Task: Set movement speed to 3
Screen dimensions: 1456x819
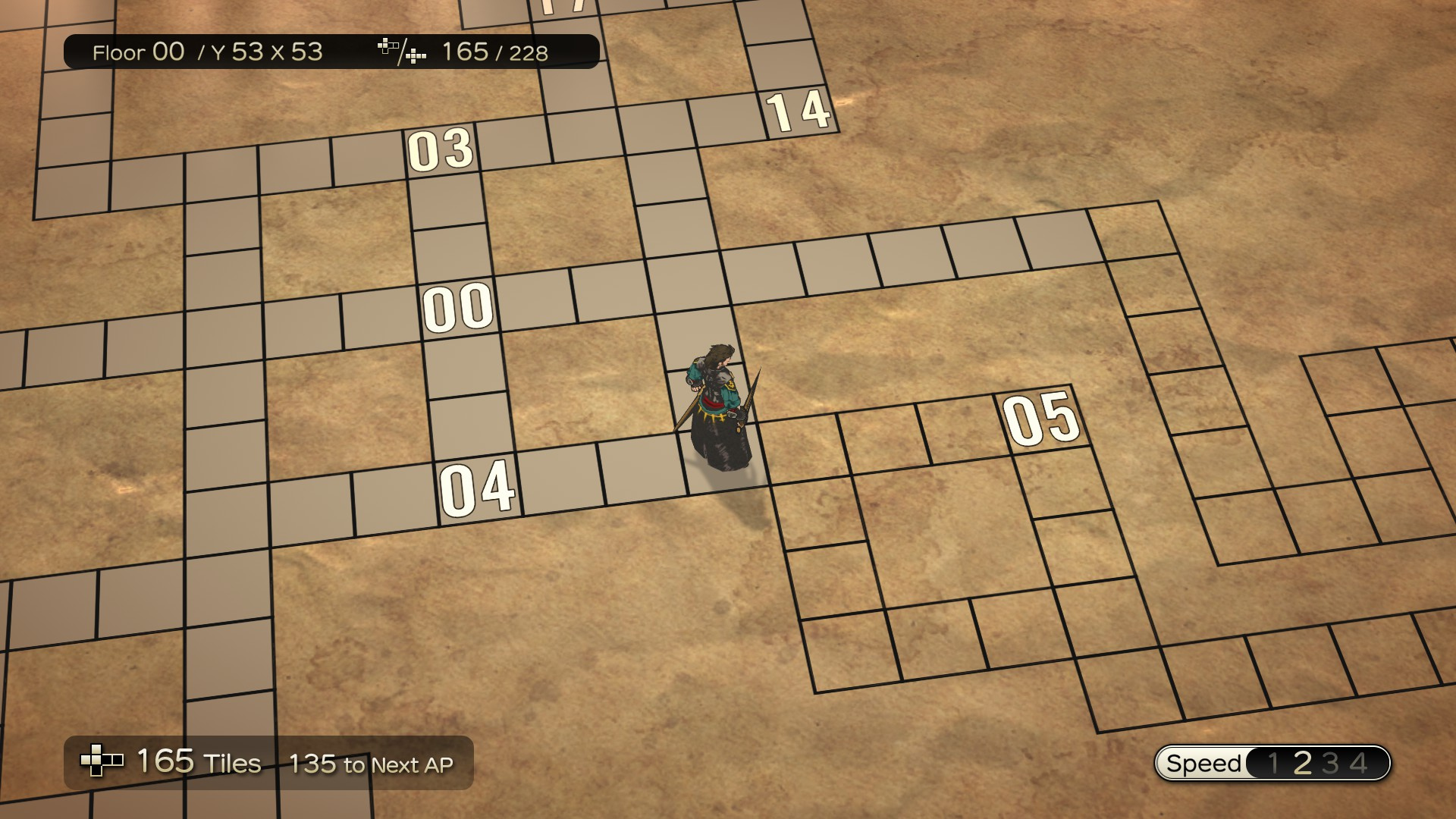Action: pos(1330,763)
